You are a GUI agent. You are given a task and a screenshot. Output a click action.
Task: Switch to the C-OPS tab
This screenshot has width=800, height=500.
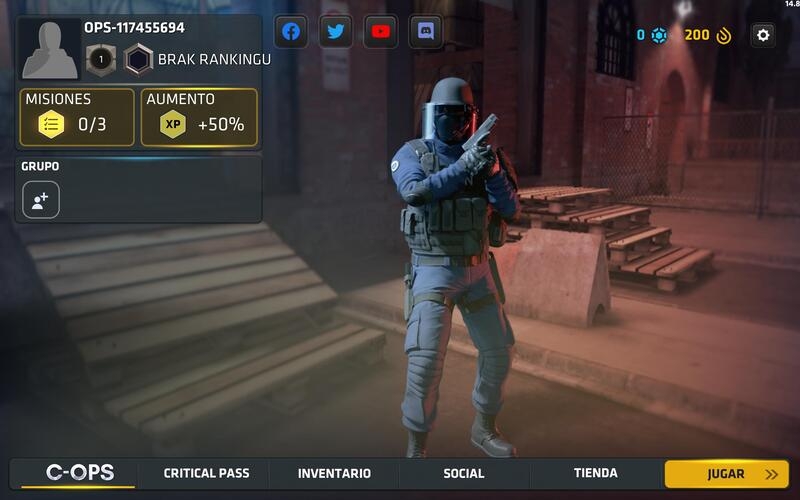click(x=80, y=473)
